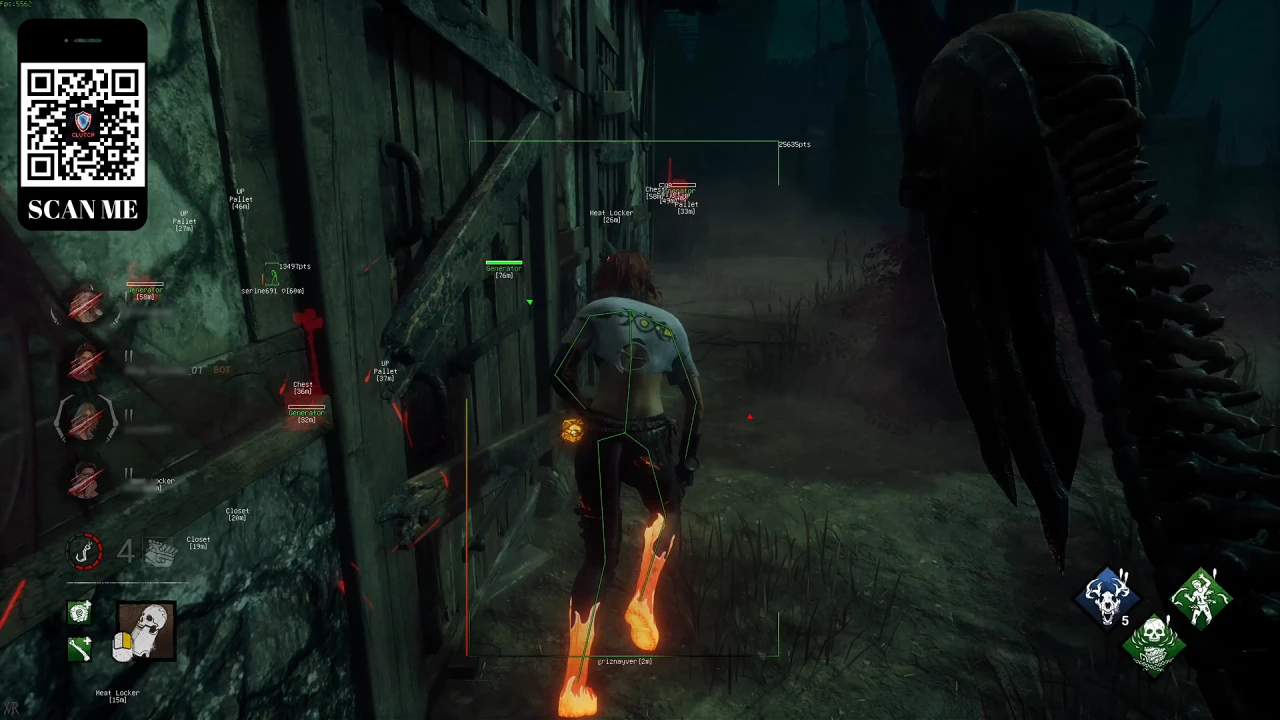Click the 25635pts score label
Image resolution: width=1280 pixels, height=720 pixels.
[x=794, y=144]
